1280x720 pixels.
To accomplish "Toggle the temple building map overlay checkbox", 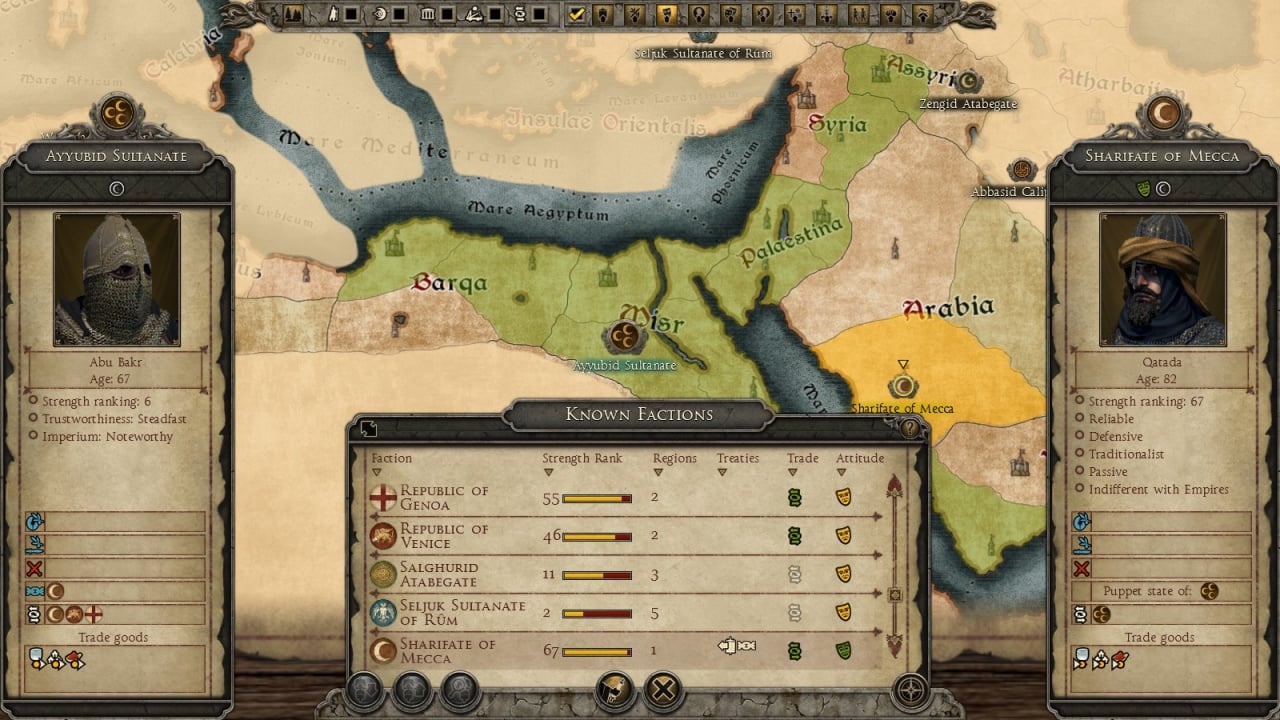I will (447, 14).
